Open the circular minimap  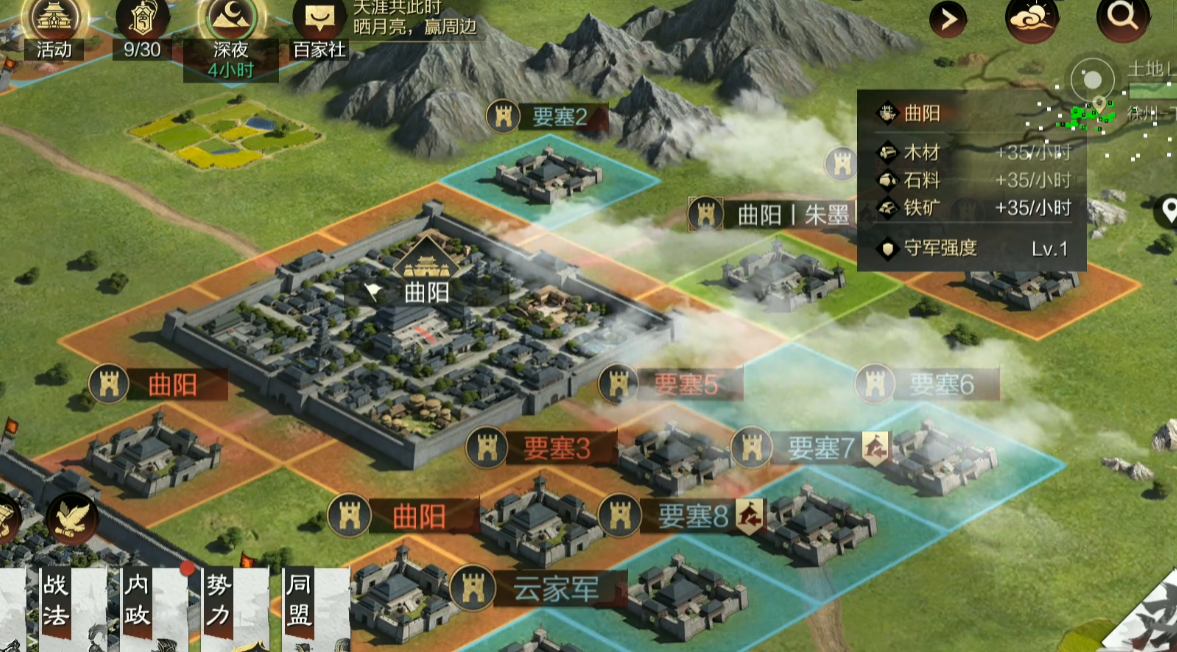(1093, 81)
